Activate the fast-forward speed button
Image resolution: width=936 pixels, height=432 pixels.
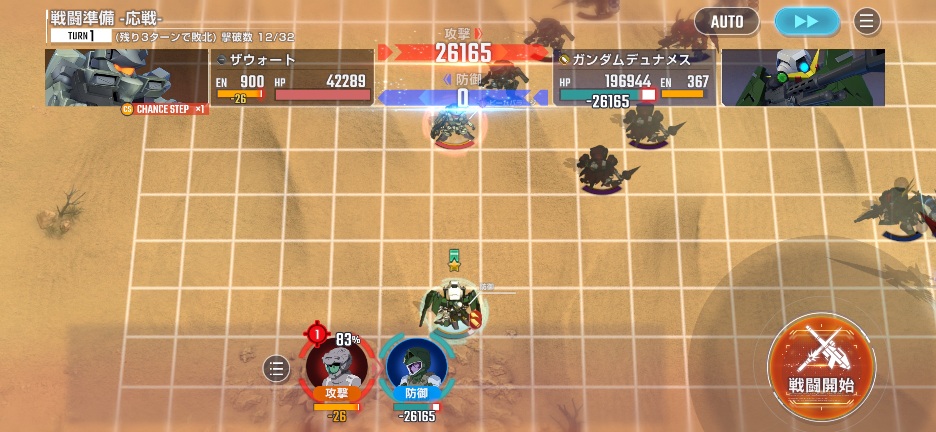pyautogui.click(x=806, y=21)
